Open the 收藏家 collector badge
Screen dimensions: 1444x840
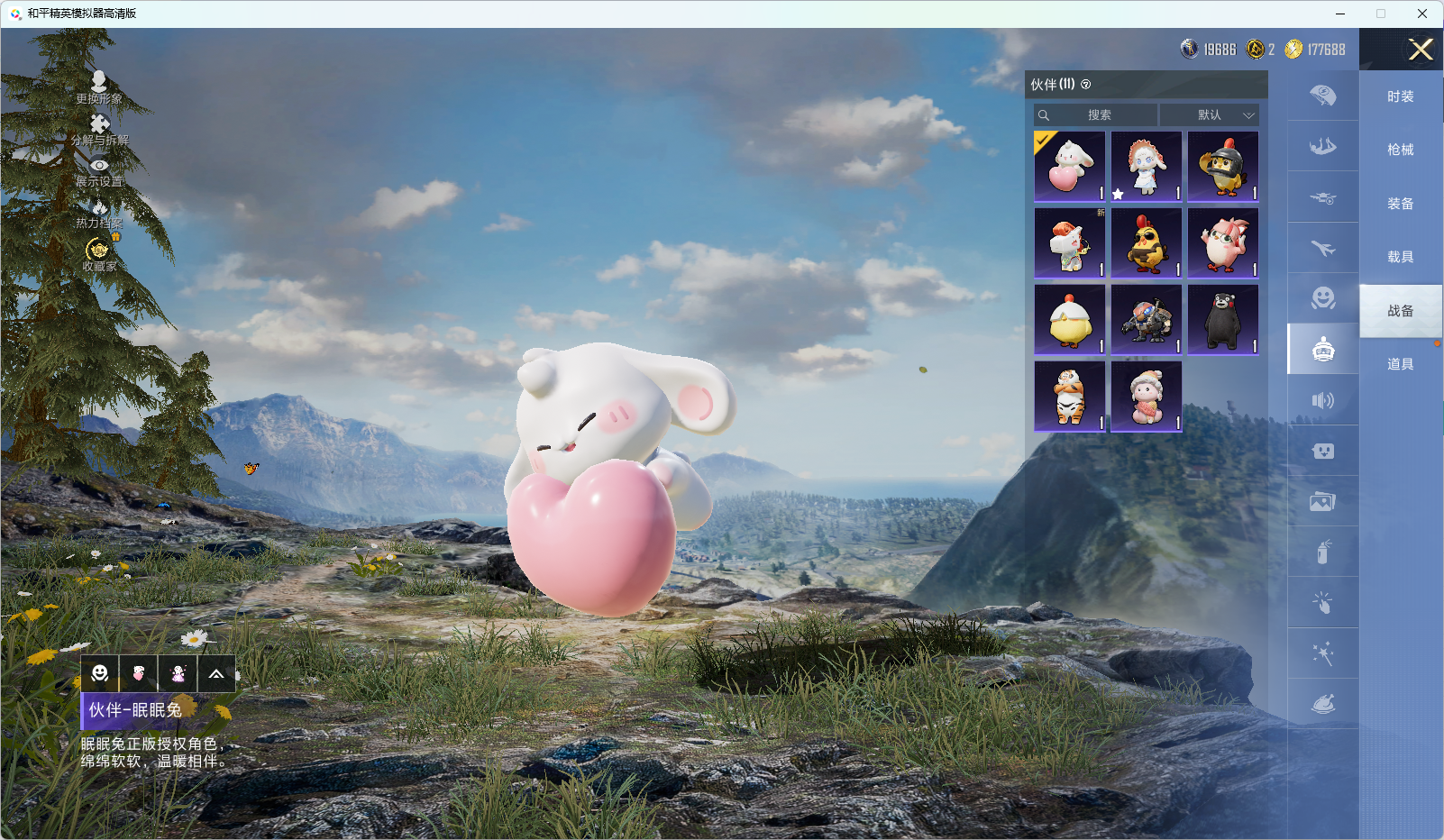pos(98,253)
